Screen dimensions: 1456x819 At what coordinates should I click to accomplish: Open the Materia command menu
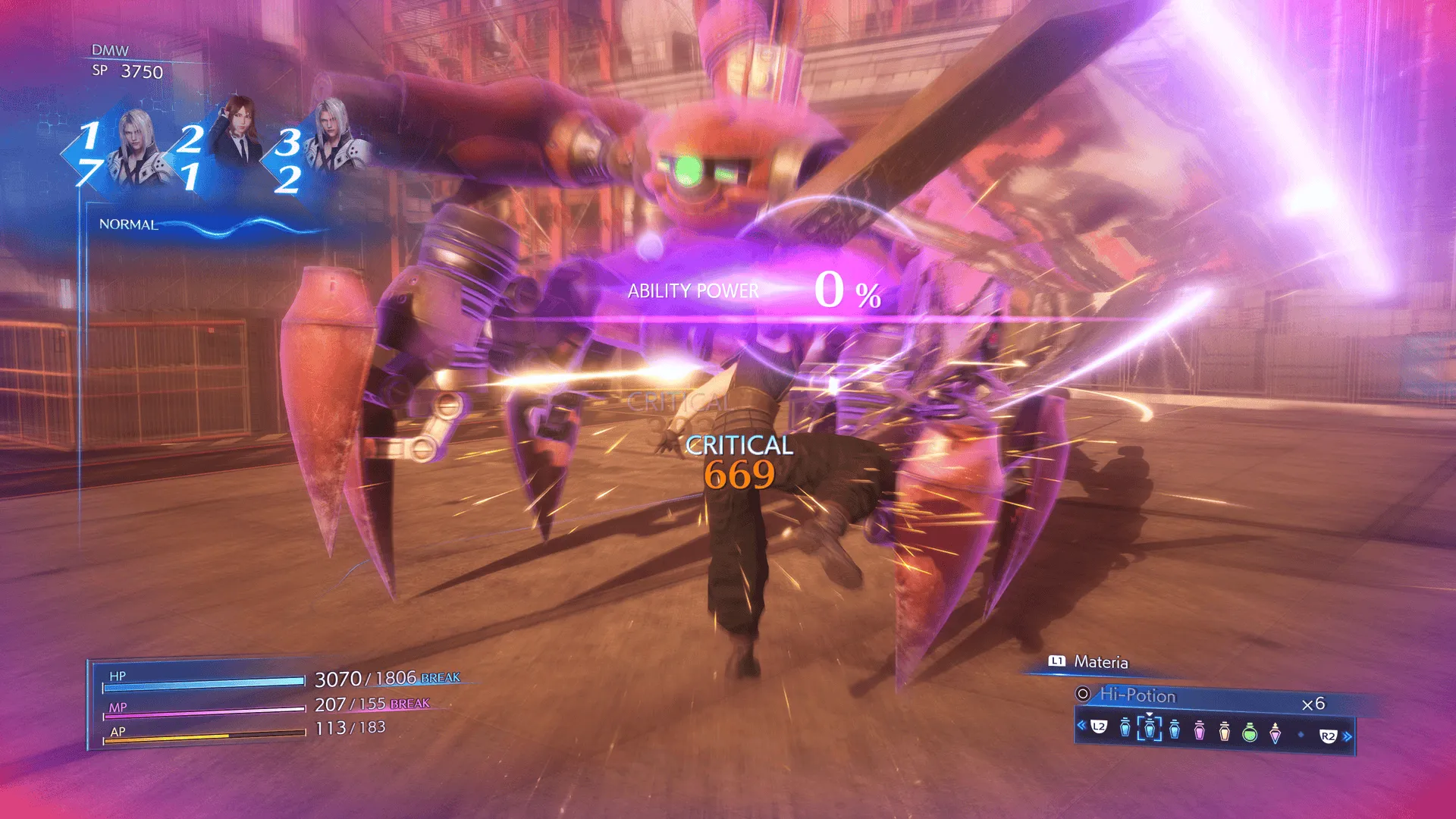(1100, 661)
